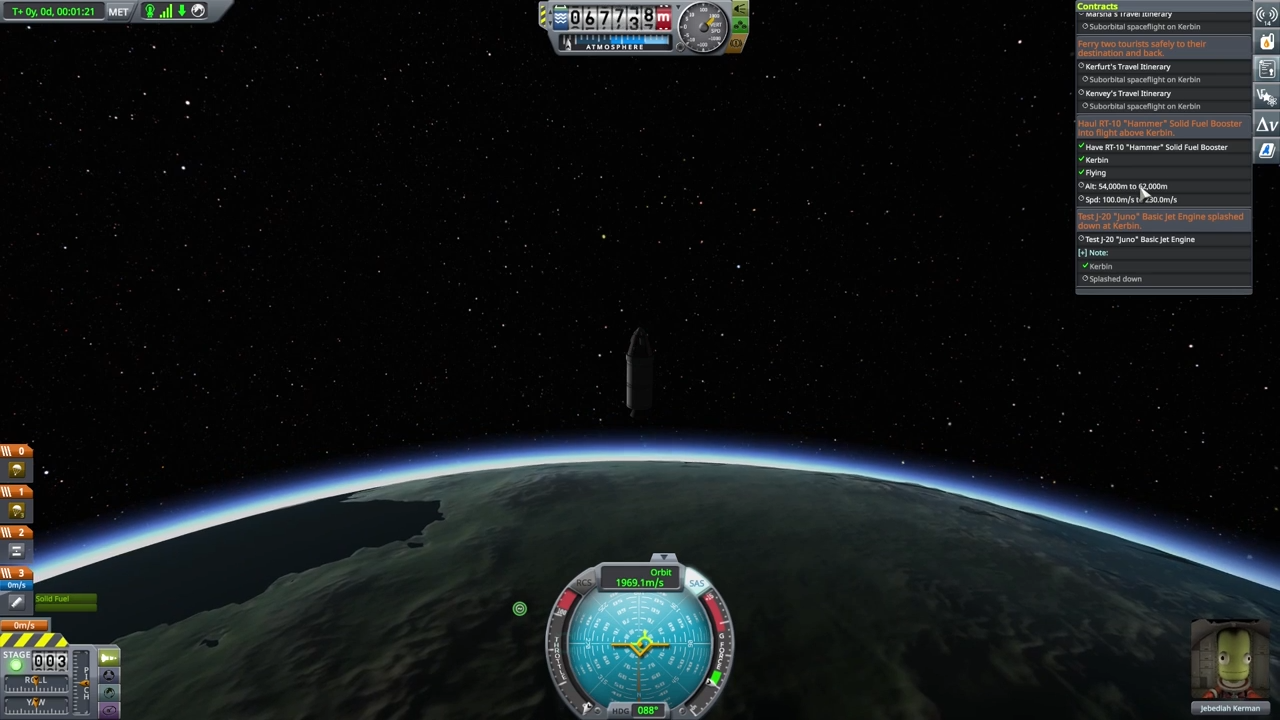This screenshot has width=1280, height=720.
Task: Click the green Kerbal crew icon on top bar
Action: [148, 11]
